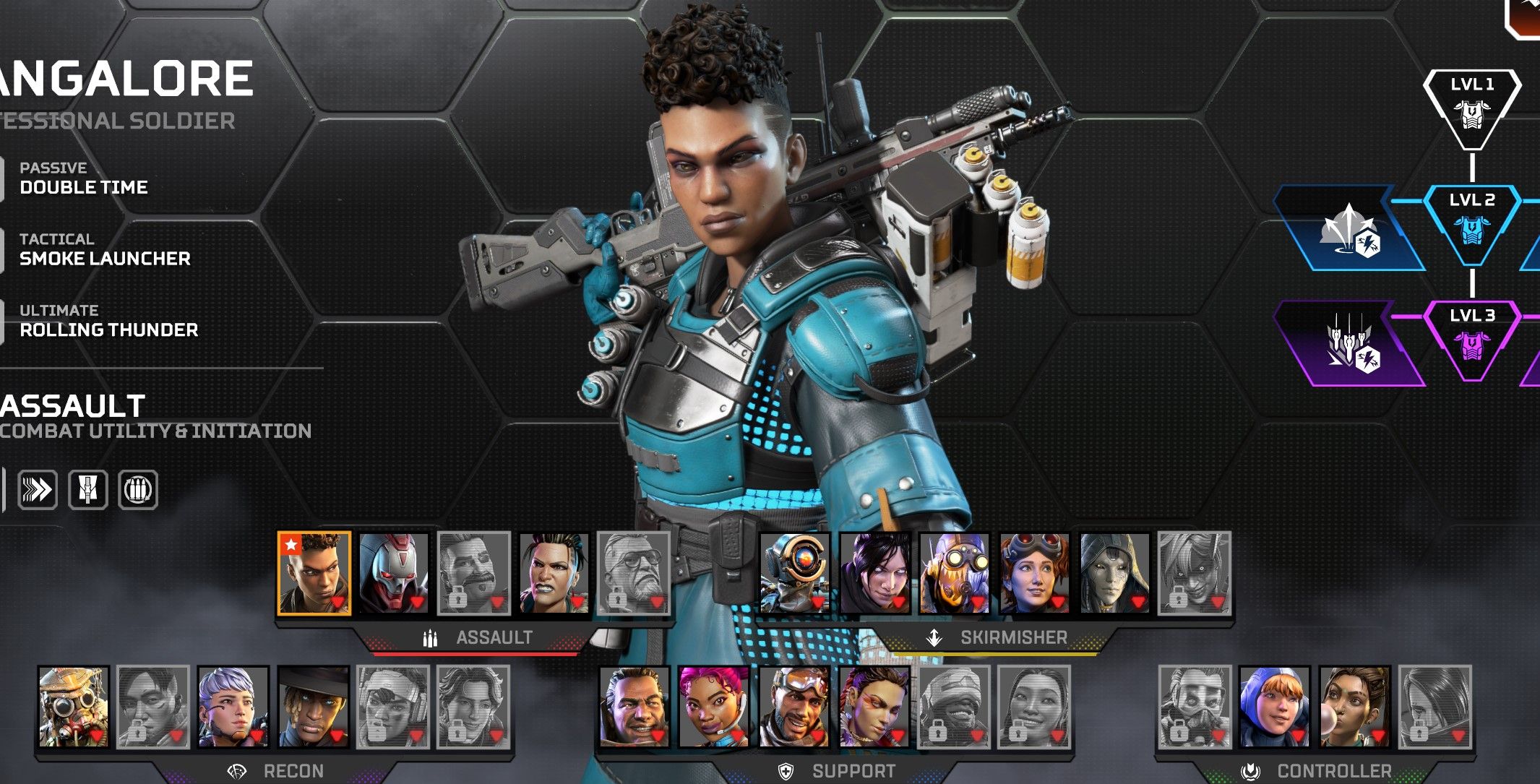Choose pink-haired Lifeline portrait
The width and height of the screenshot is (1540, 784).
(714, 706)
